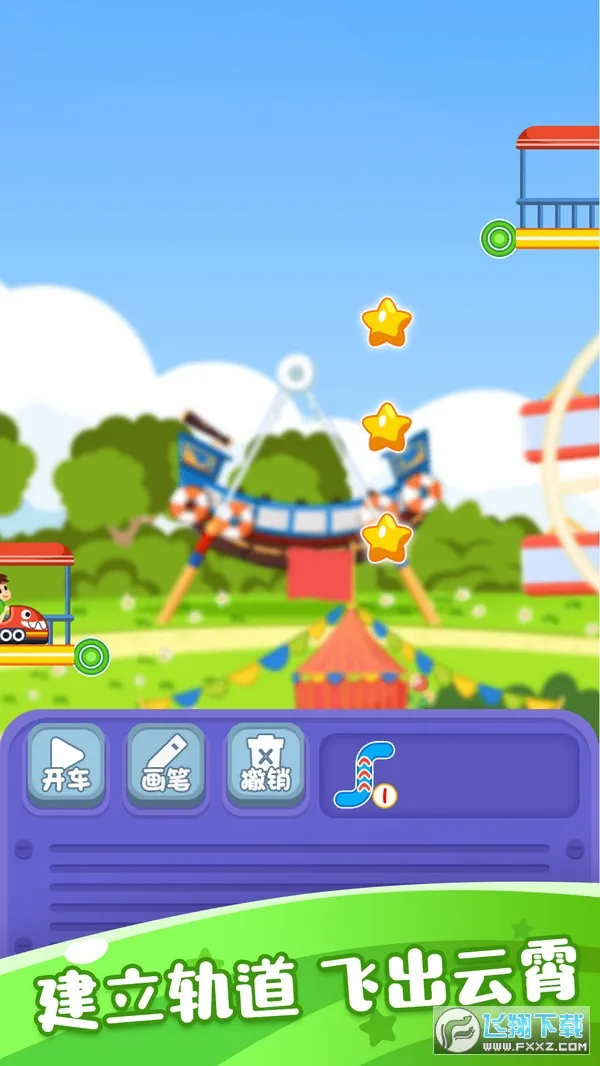The width and height of the screenshot is (600, 1066).
Task: Select the 画笔 pen tool
Action: [166, 764]
